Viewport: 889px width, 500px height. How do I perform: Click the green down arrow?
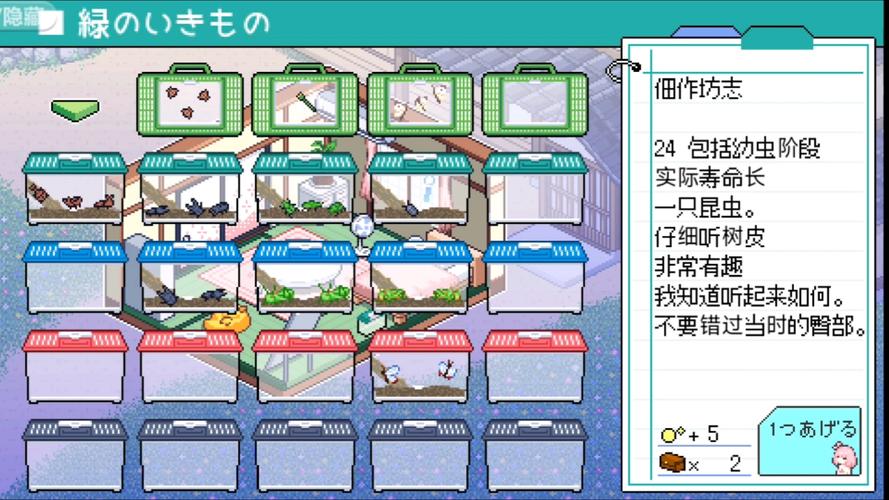click(76, 108)
